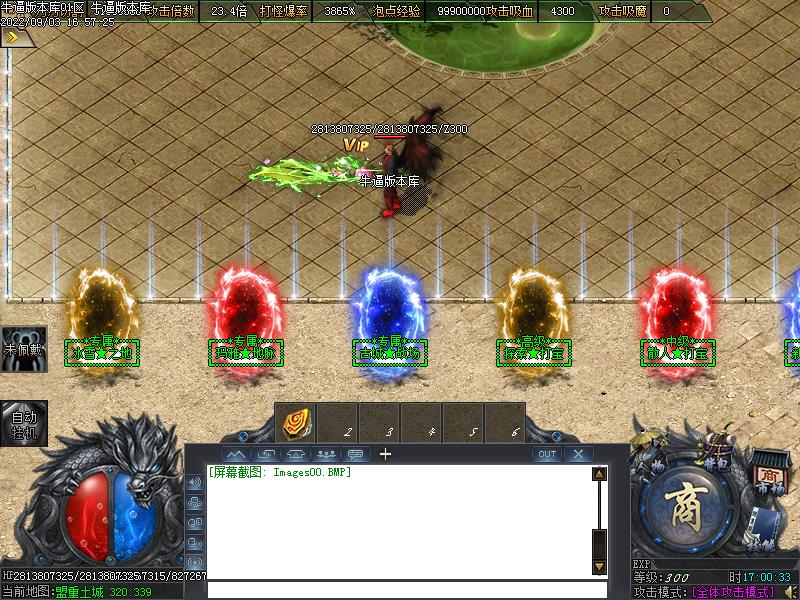This screenshot has height=600, width=800.
Task: Click the 未佩戴 equipment slot icon
Action: (x=22, y=350)
